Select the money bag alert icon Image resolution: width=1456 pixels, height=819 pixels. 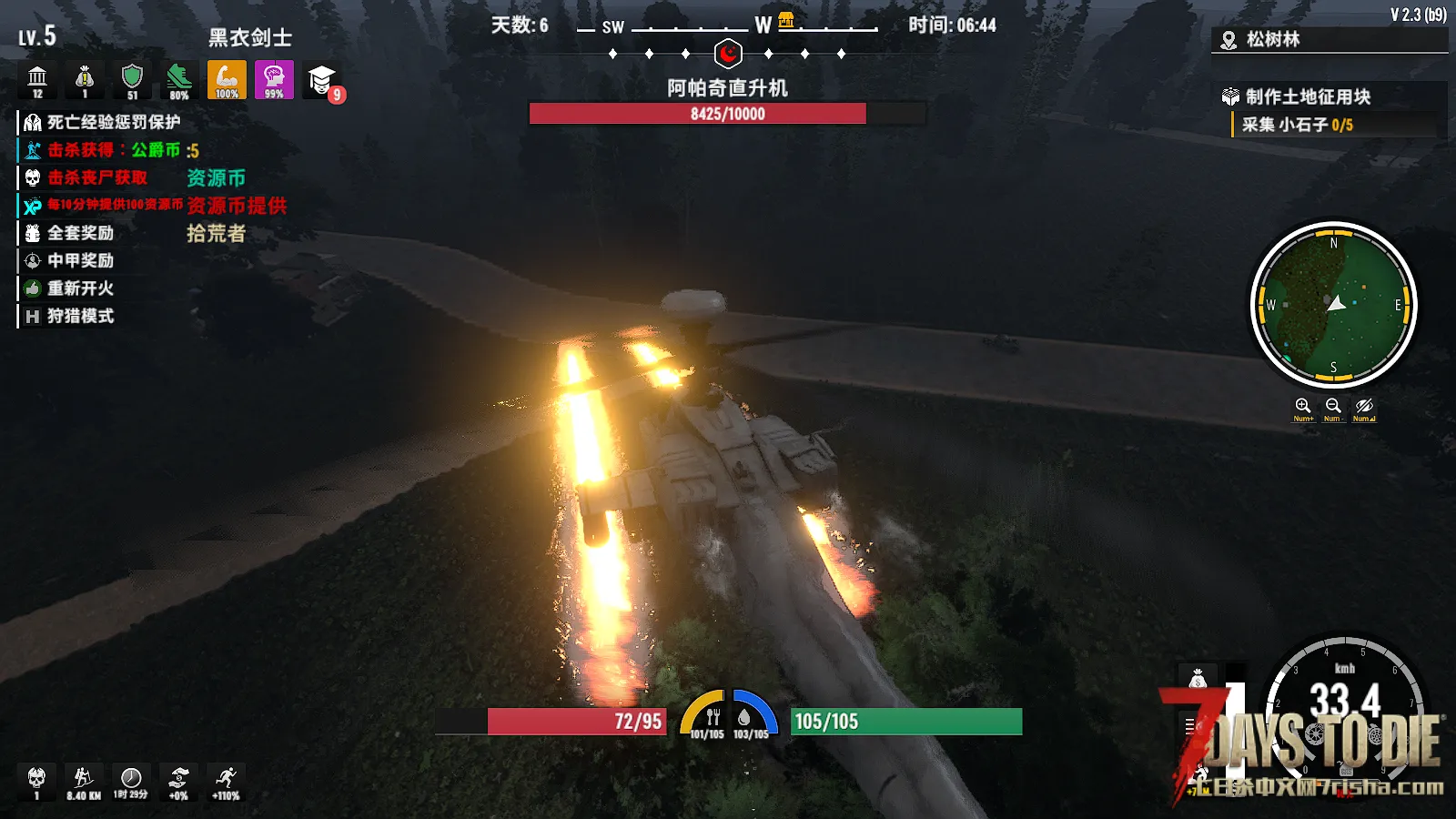85,79
